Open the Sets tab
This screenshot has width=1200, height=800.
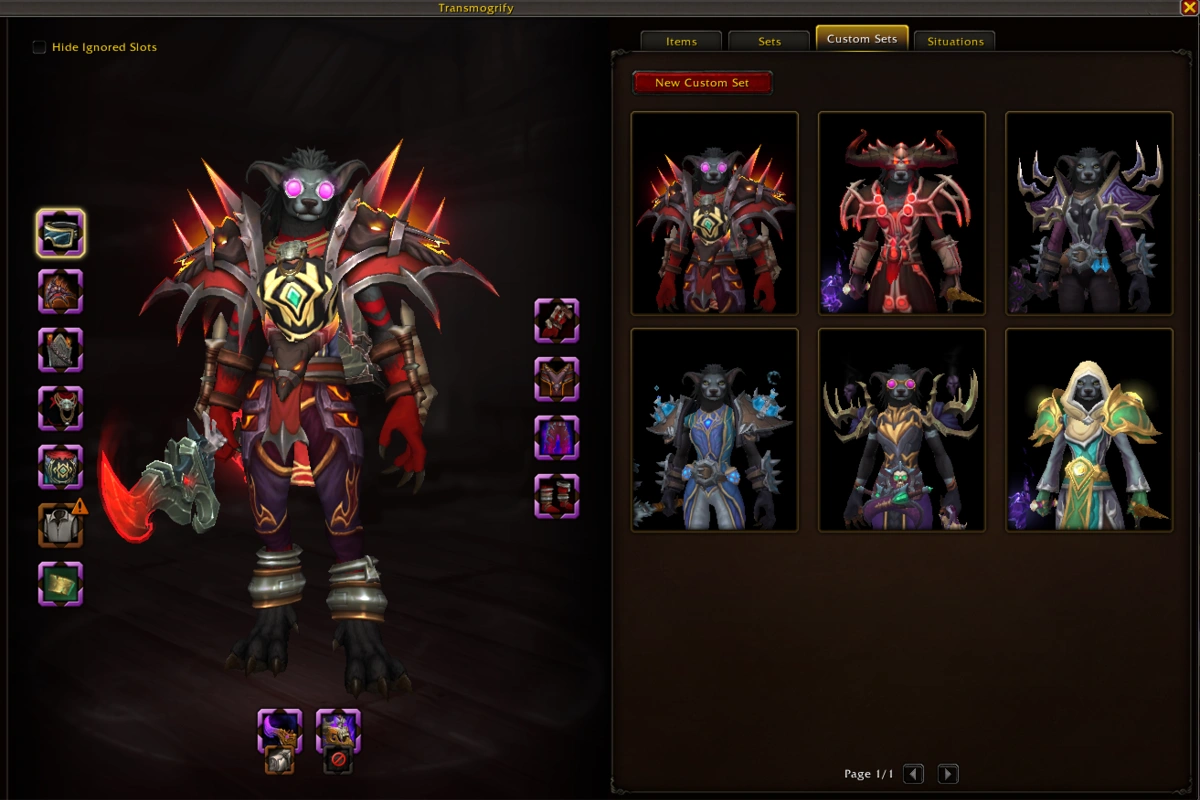pos(769,41)
